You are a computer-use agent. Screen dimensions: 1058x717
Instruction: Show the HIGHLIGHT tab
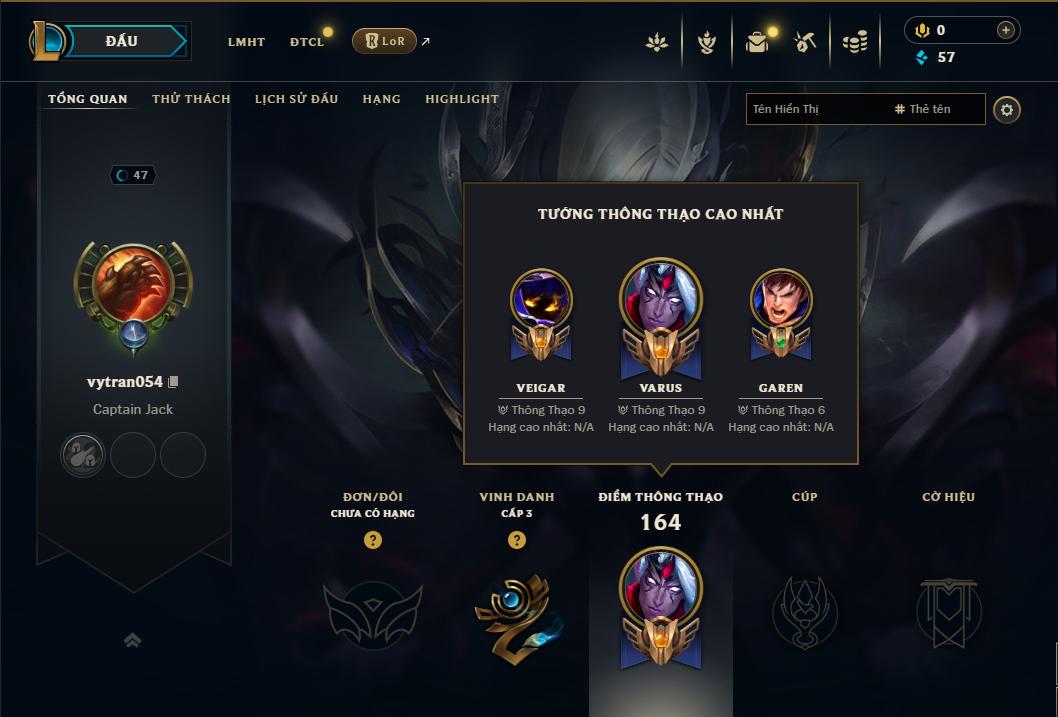[x=461, y=99]
